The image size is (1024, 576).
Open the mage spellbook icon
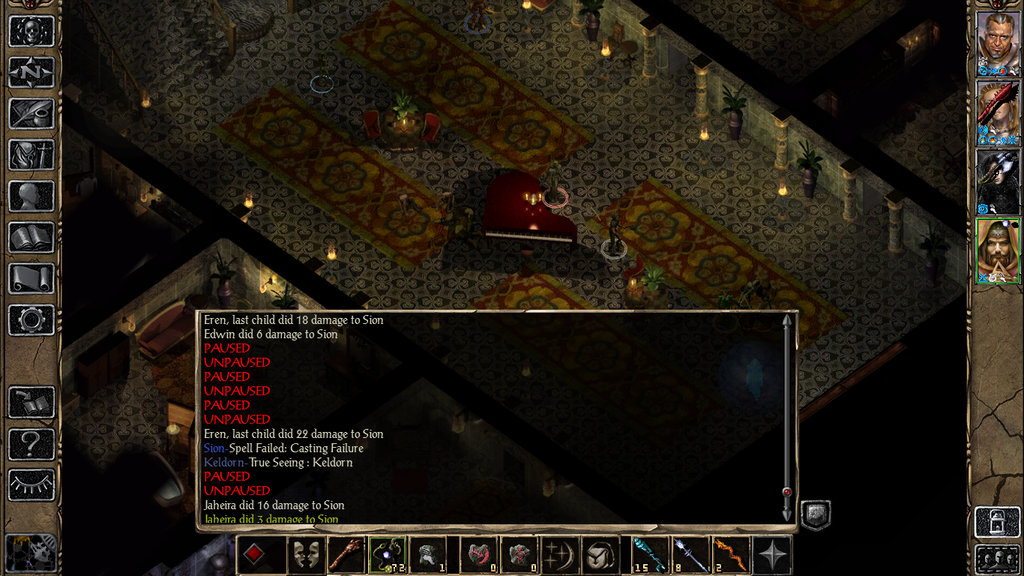[x=31, y=238]
